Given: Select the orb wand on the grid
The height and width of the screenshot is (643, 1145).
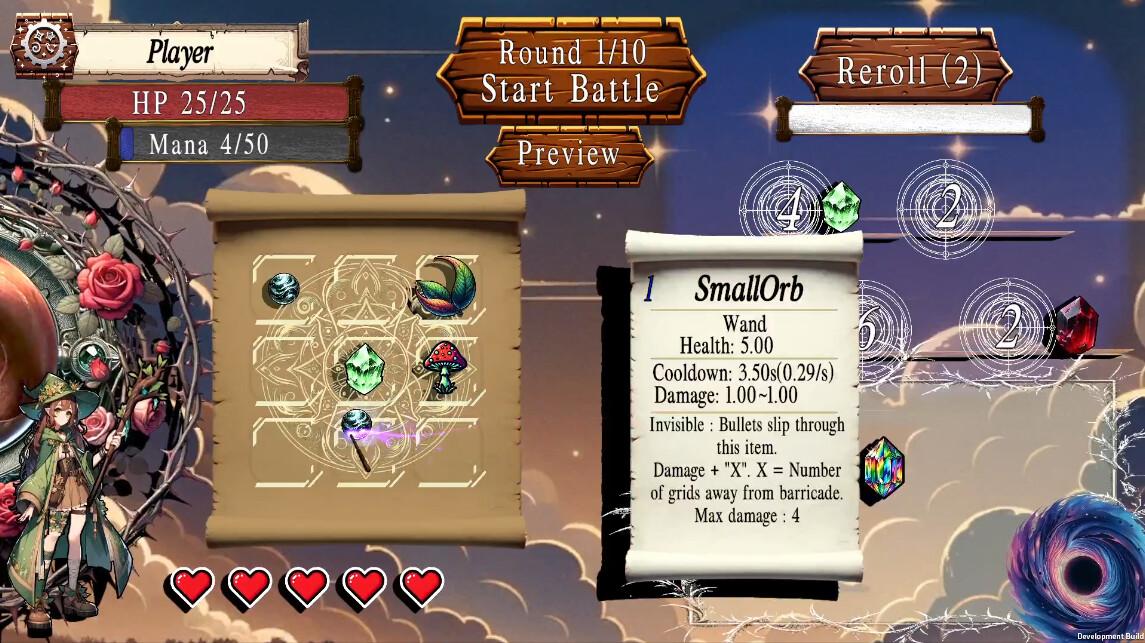Looking at the screenshot, I should click(x=358, y=436).
